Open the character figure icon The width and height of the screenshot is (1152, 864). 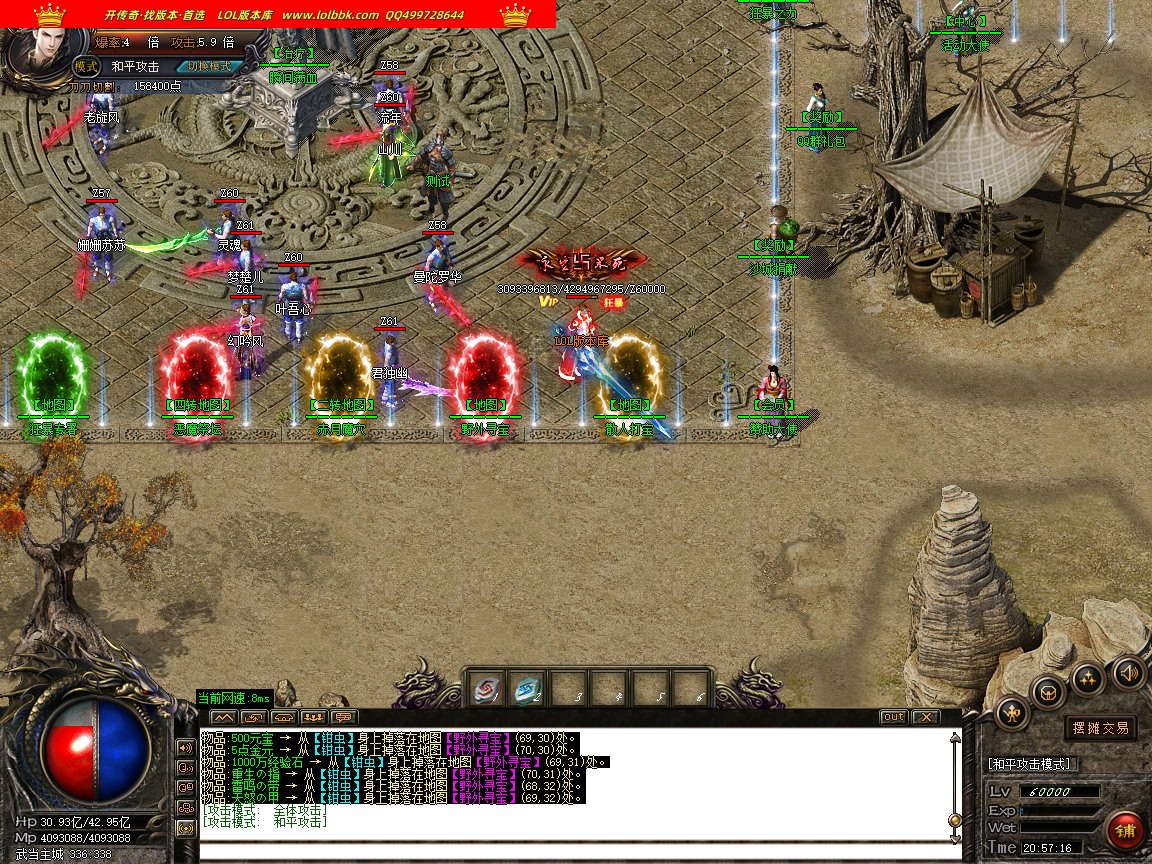pyautogui.click(x=1013, y=713)
